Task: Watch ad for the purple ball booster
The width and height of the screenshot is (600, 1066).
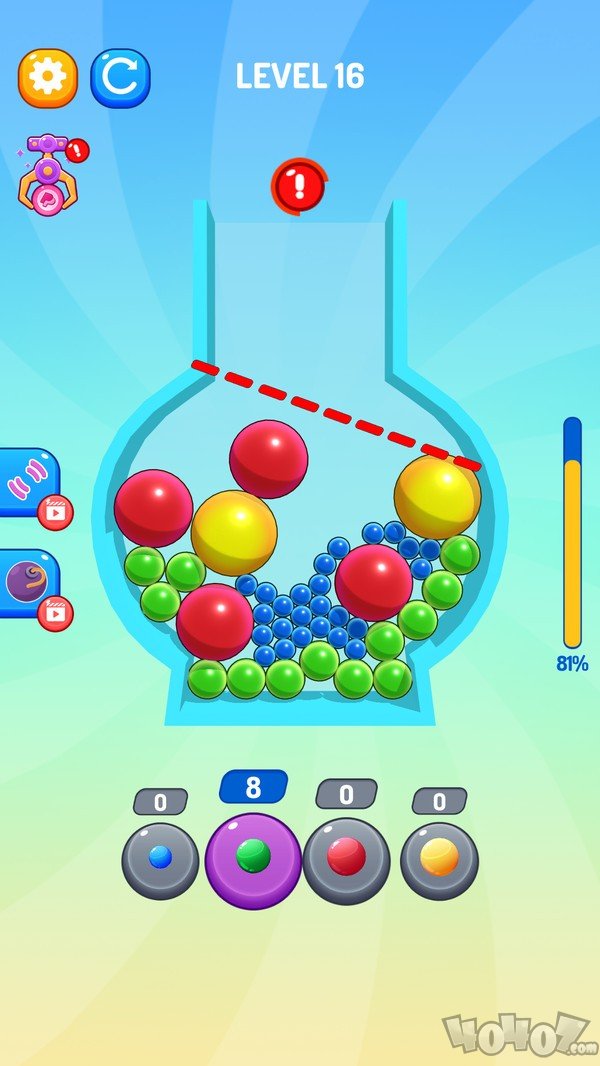Action: pos(30,584)
